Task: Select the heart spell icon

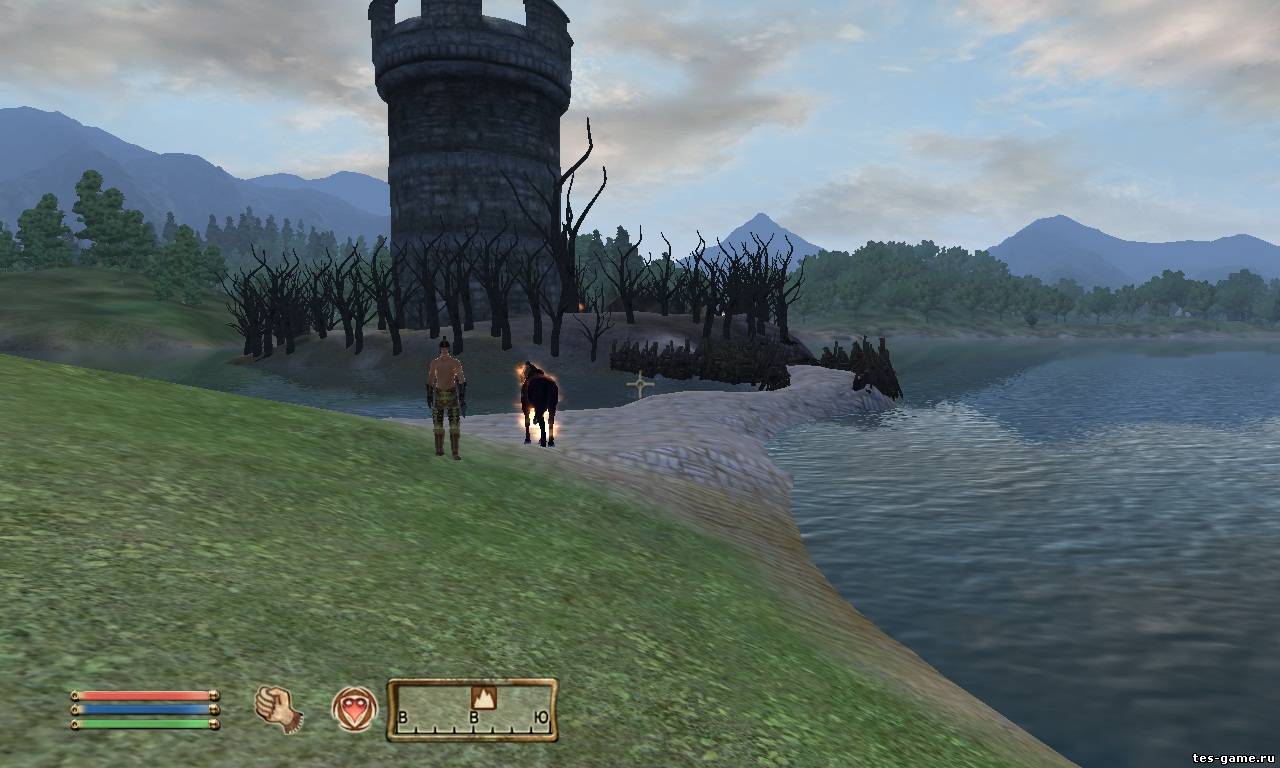Action: pyautogui.click(x=354, y=708)
